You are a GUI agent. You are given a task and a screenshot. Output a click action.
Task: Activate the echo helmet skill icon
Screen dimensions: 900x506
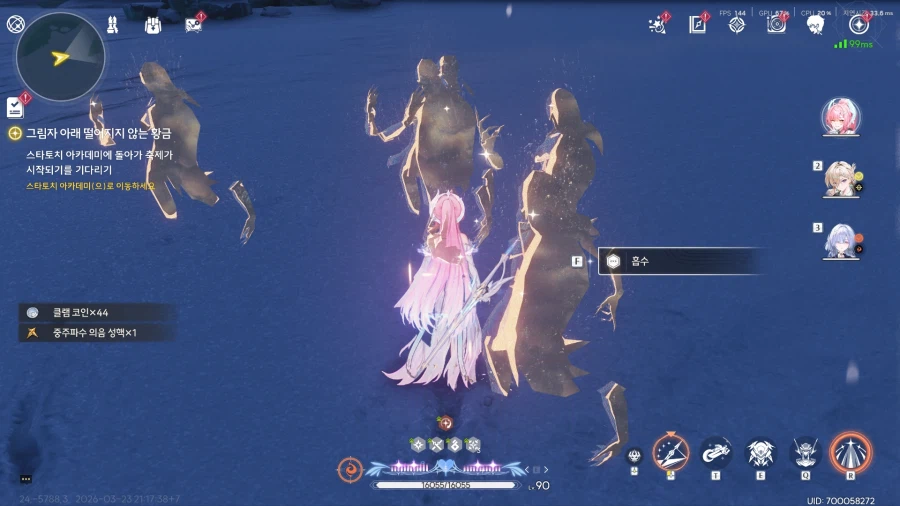(x=806, y=453)
